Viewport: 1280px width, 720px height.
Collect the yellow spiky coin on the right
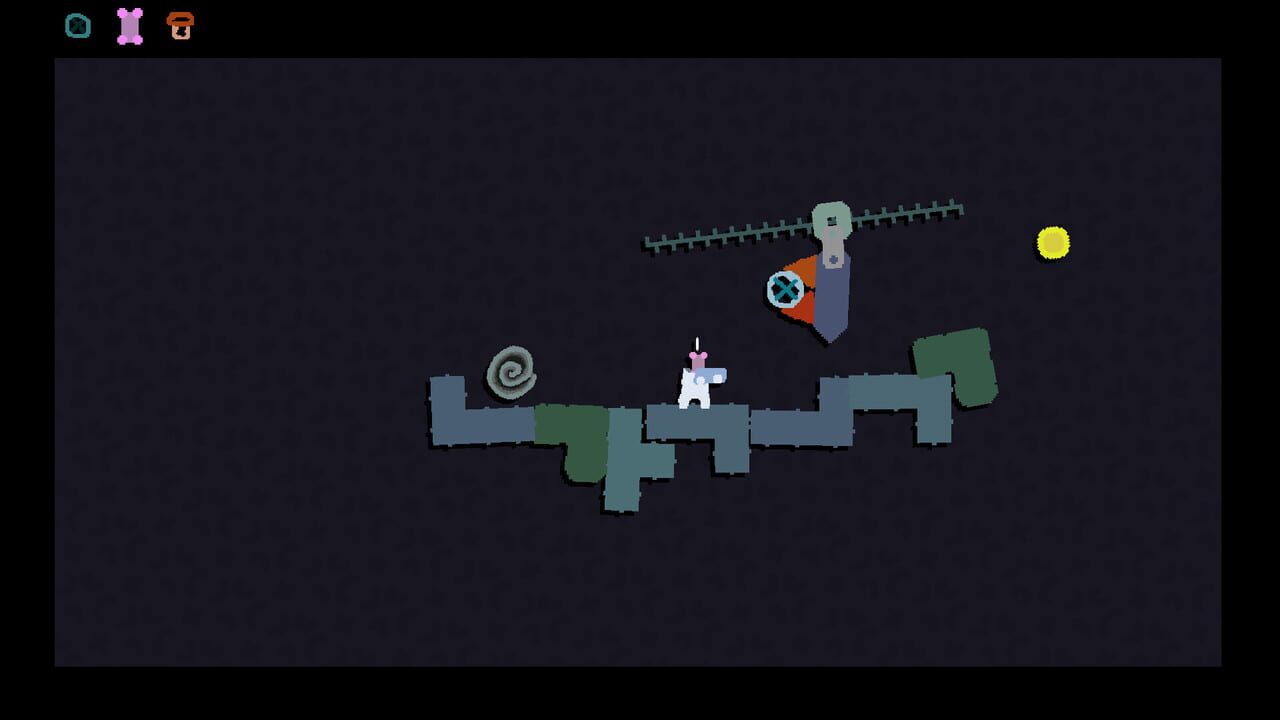(1052, 242)
